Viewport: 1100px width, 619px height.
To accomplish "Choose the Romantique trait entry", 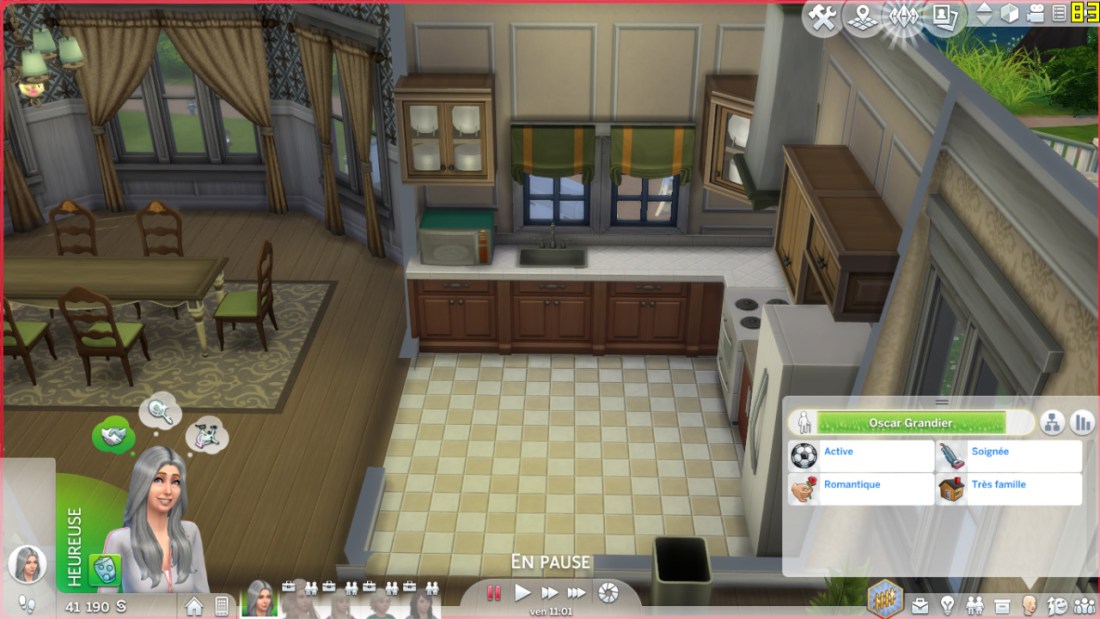I will tap(861, 489).
